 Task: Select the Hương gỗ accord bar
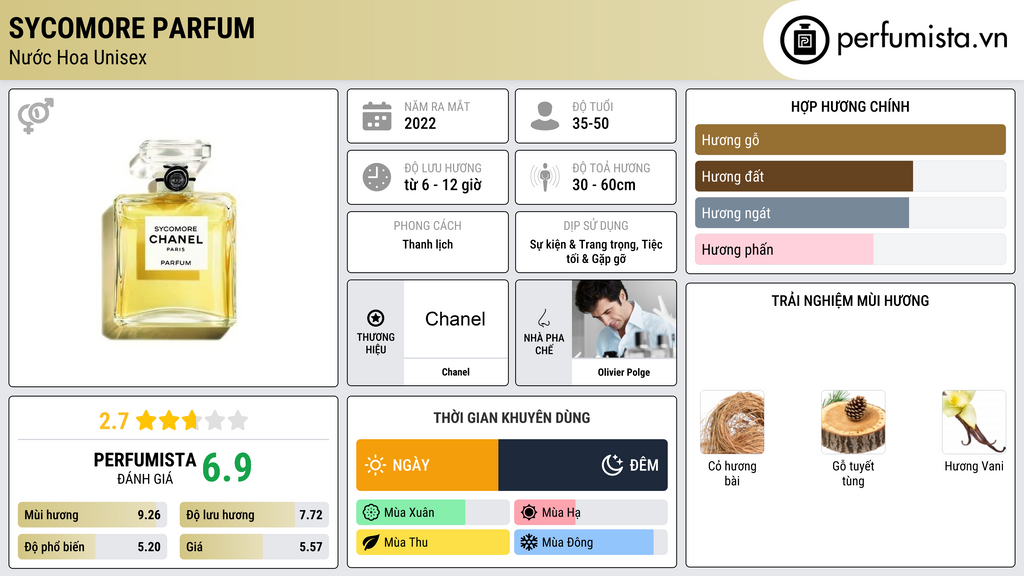(x=850, y=140)
